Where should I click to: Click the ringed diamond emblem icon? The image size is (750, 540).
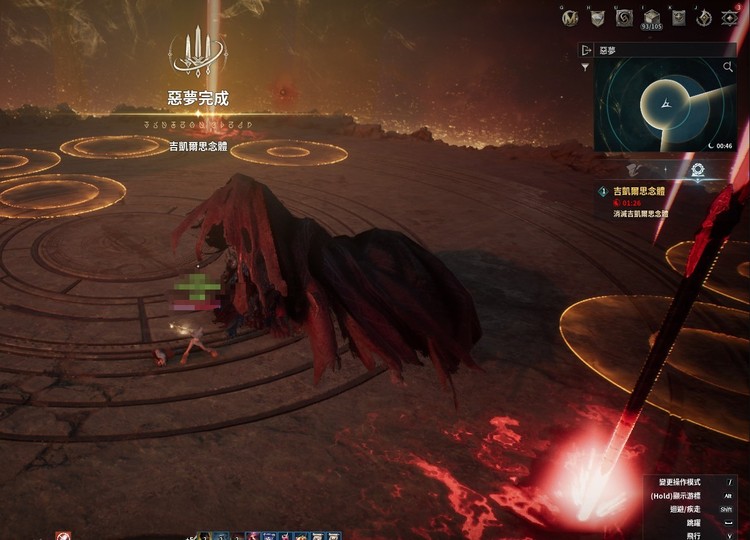[704, 17]
